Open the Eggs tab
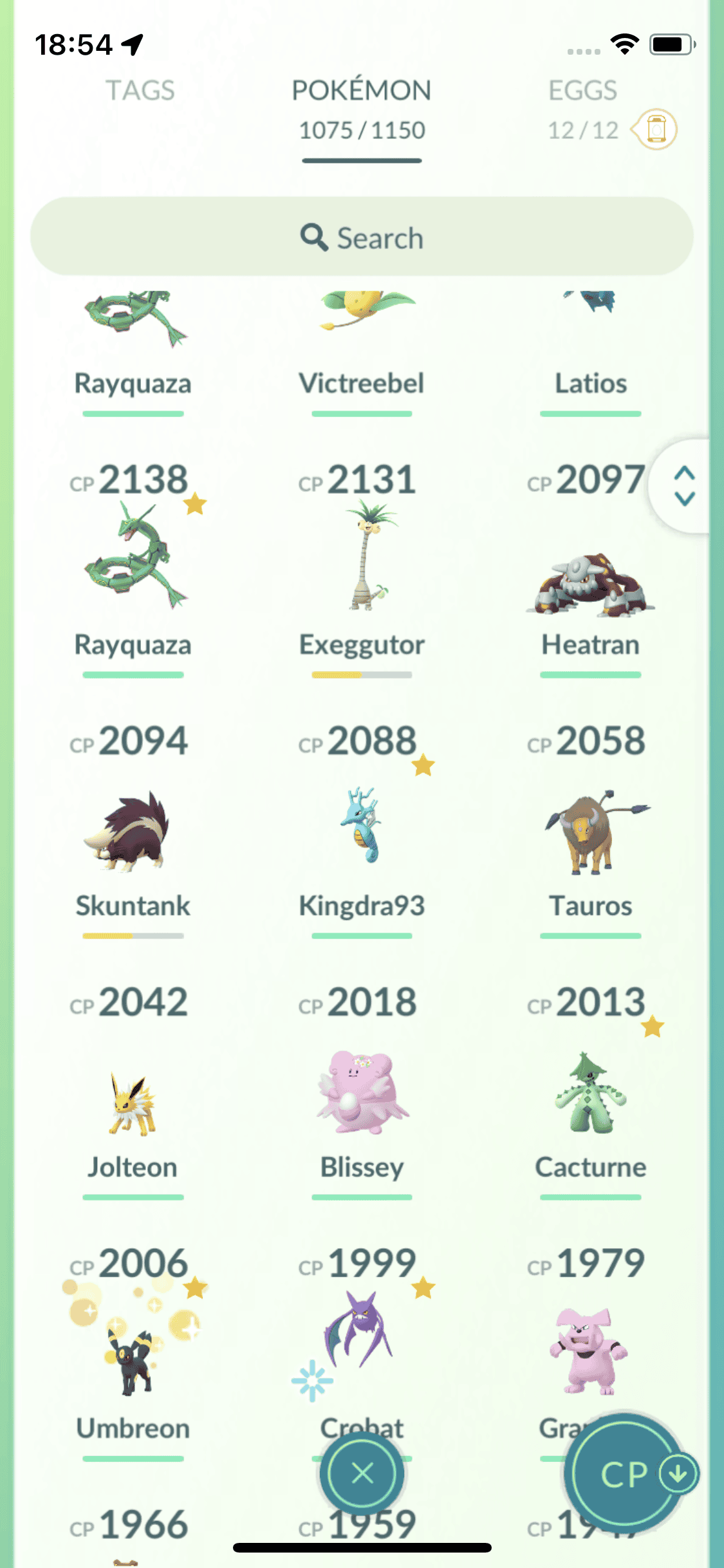The image size is (724, 1568). click(x=582, y=91)
